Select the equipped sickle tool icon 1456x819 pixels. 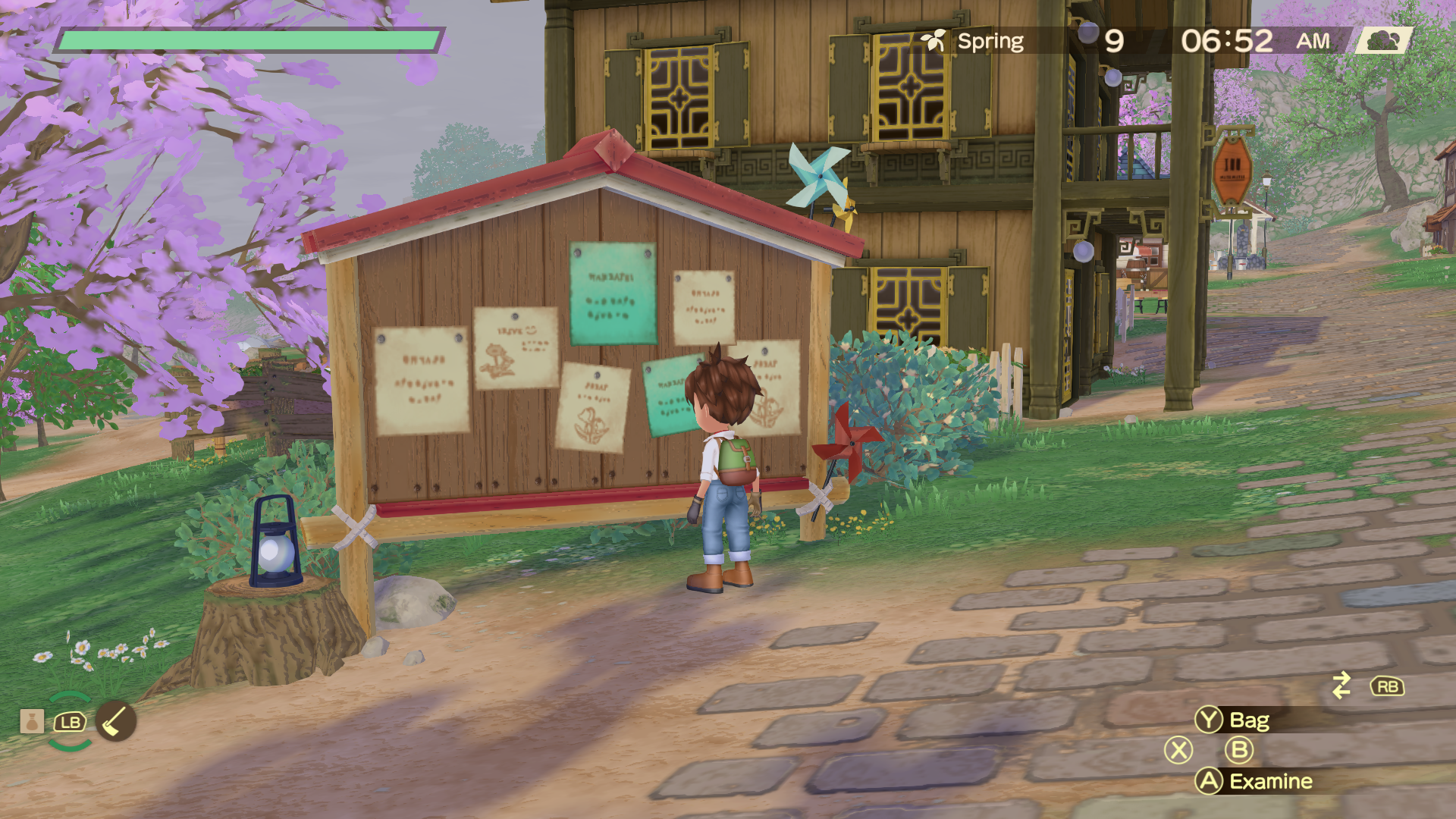pyautogui.click(x=115, y=721)
